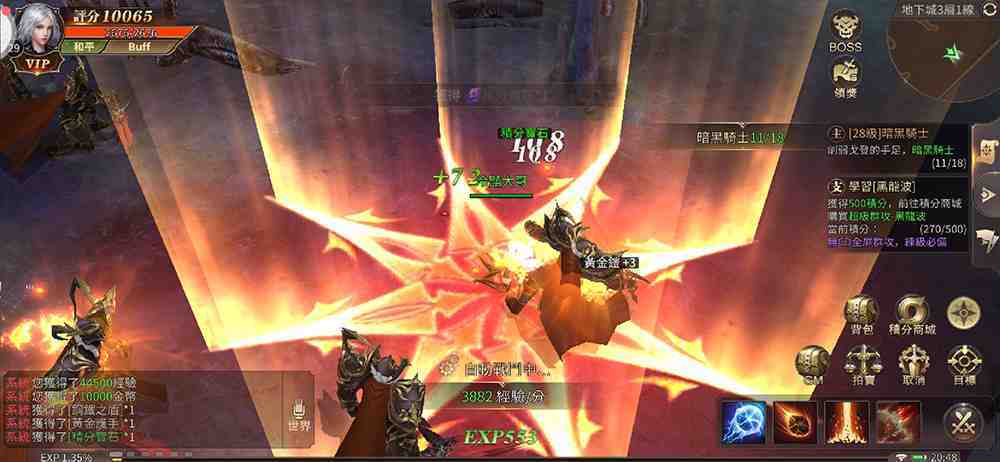
Task: Open the GM button
Action: pos(812,362)
